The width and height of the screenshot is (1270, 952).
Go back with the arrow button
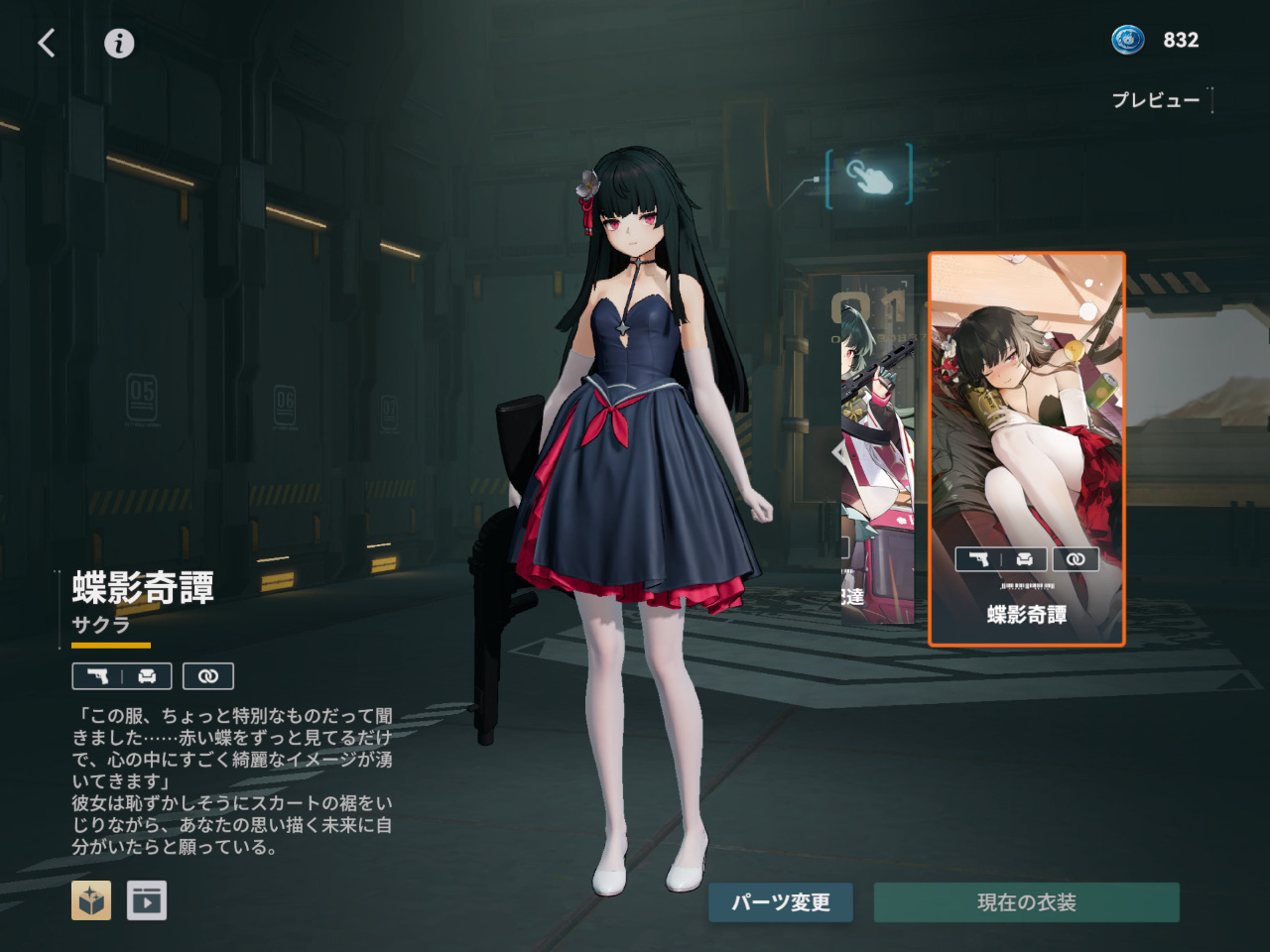coord(47,43)
